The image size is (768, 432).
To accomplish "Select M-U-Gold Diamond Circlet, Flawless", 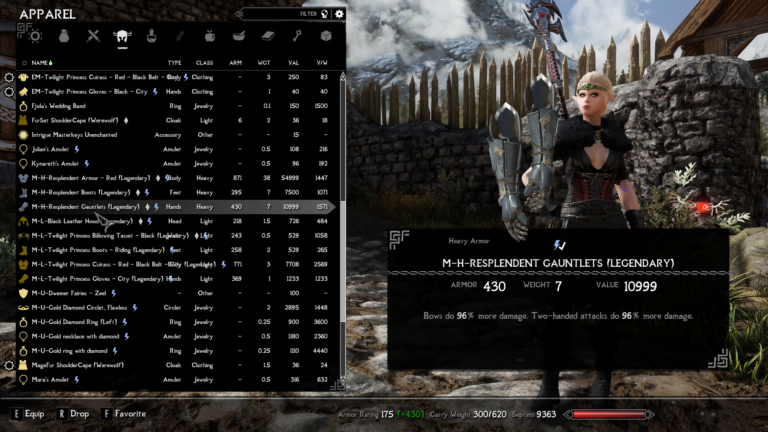I will tap(80, 308).
